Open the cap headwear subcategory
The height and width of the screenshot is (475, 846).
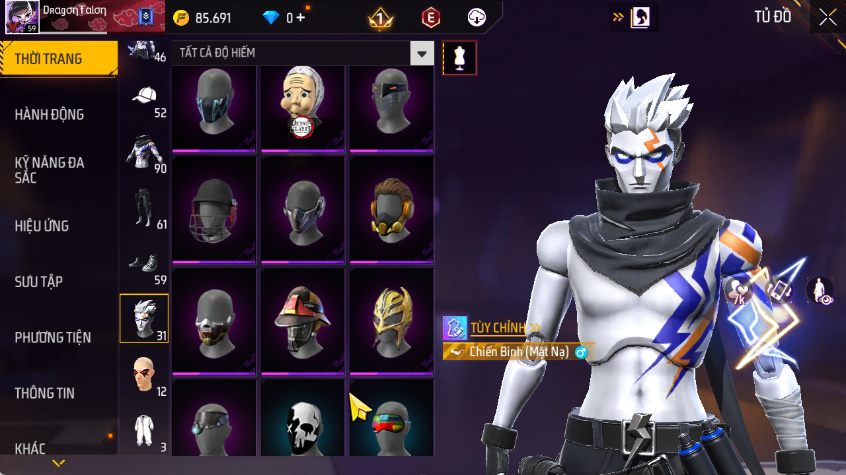pos(144,97)
